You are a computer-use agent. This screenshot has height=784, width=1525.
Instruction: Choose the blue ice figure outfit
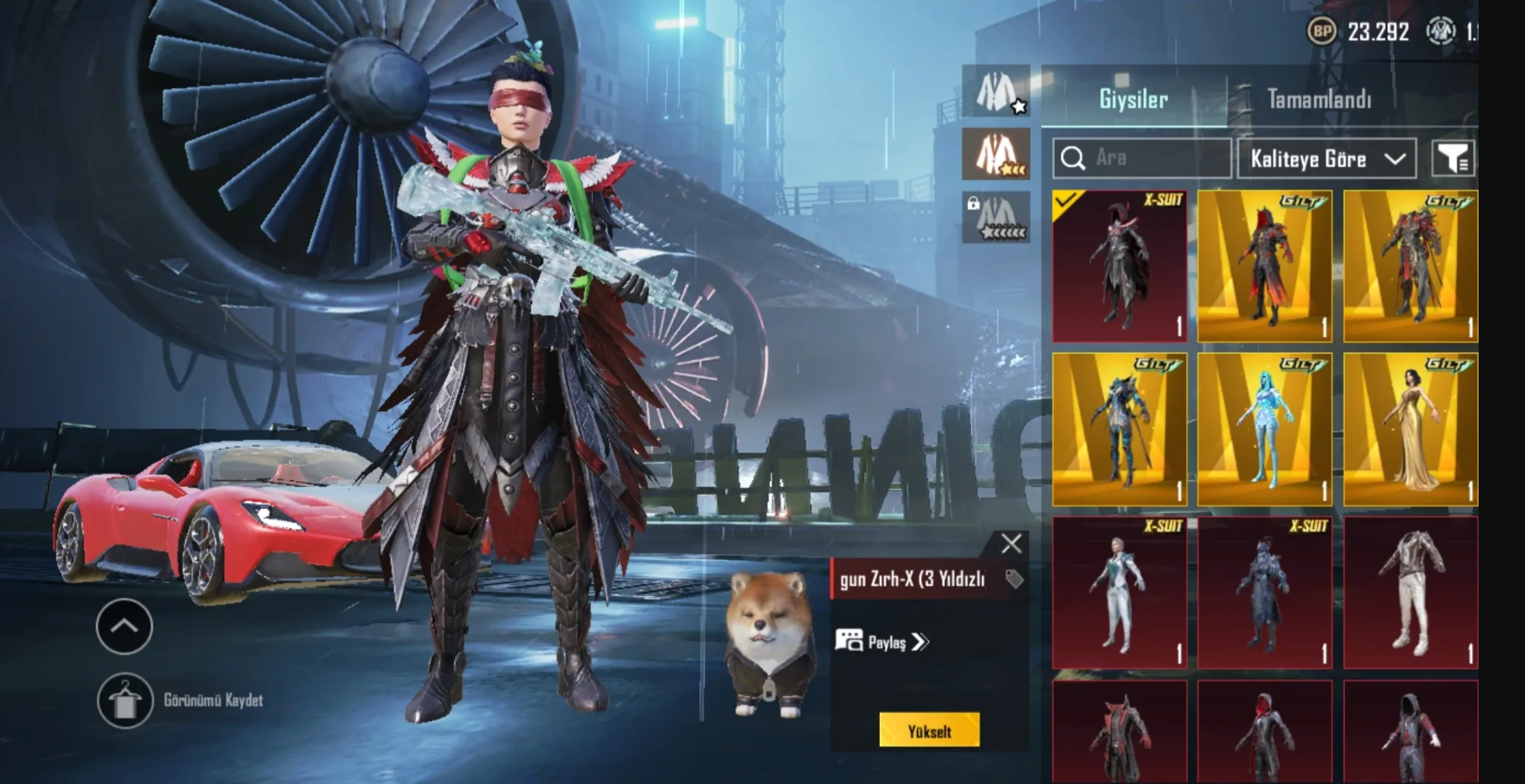click(x=1265, y=430)
